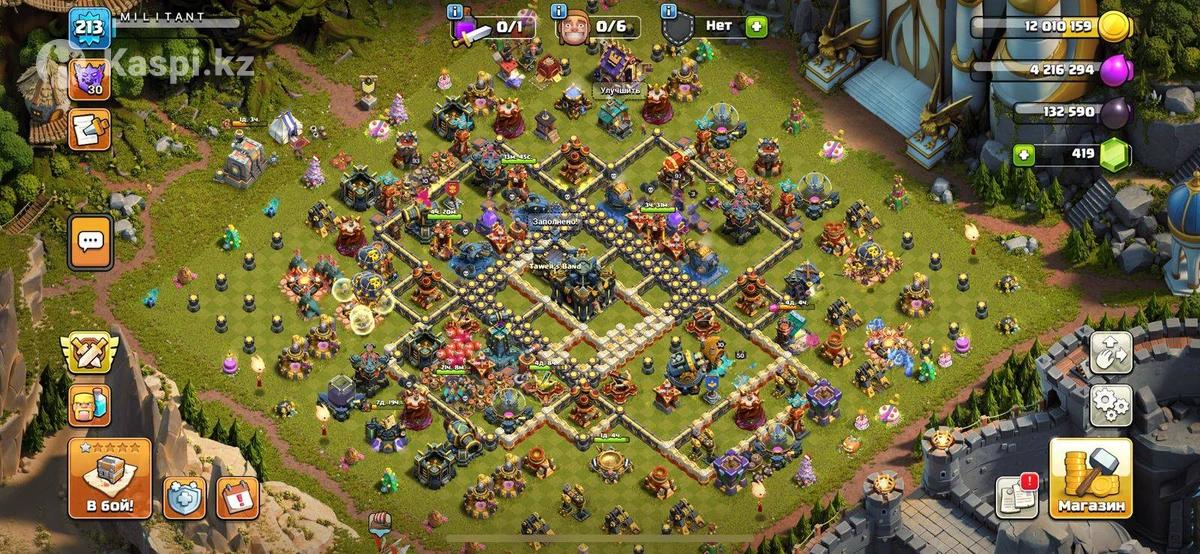Open the crossed swords winged shield icon

(88, 351)
